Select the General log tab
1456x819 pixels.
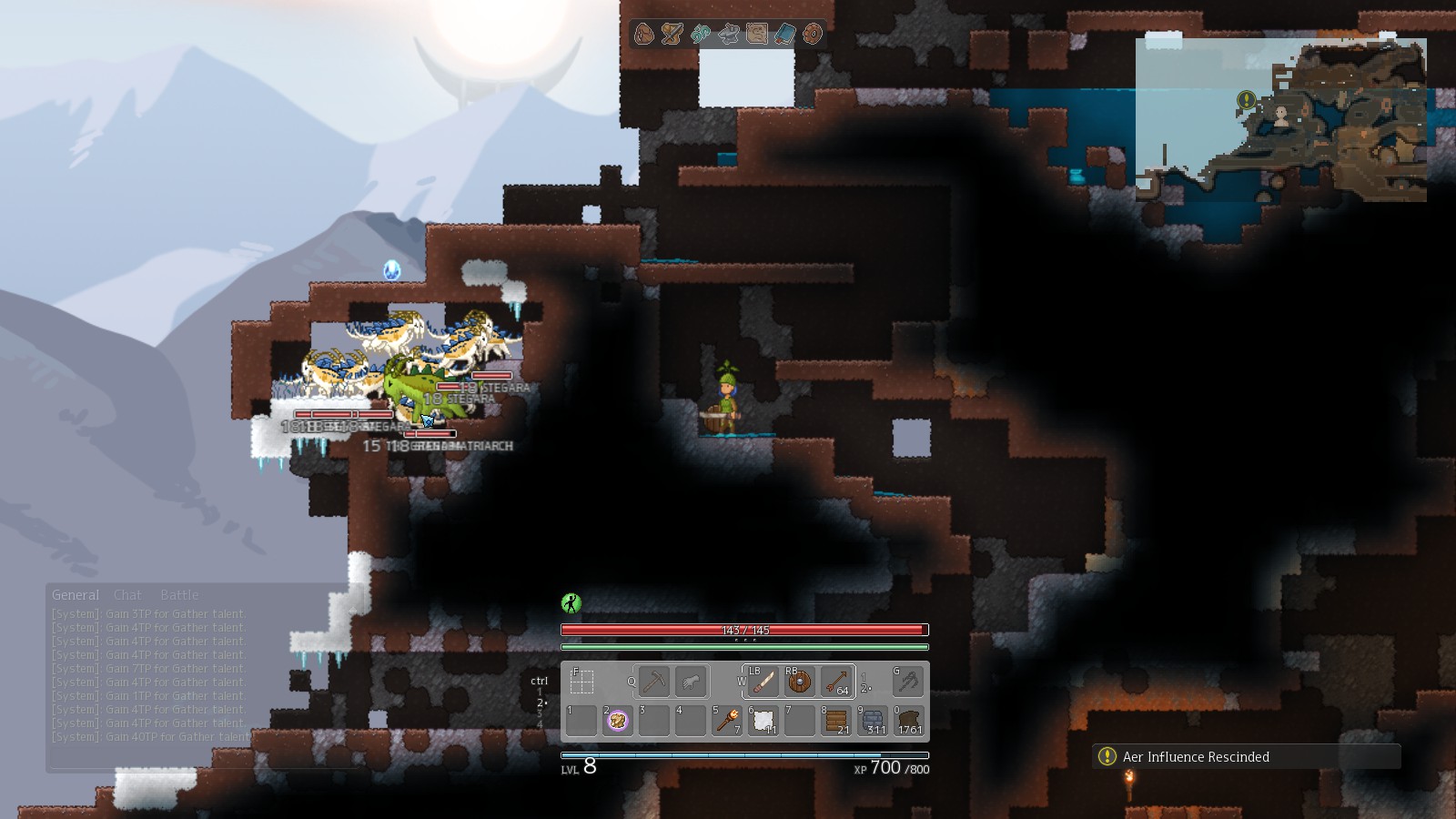(75, 595)
